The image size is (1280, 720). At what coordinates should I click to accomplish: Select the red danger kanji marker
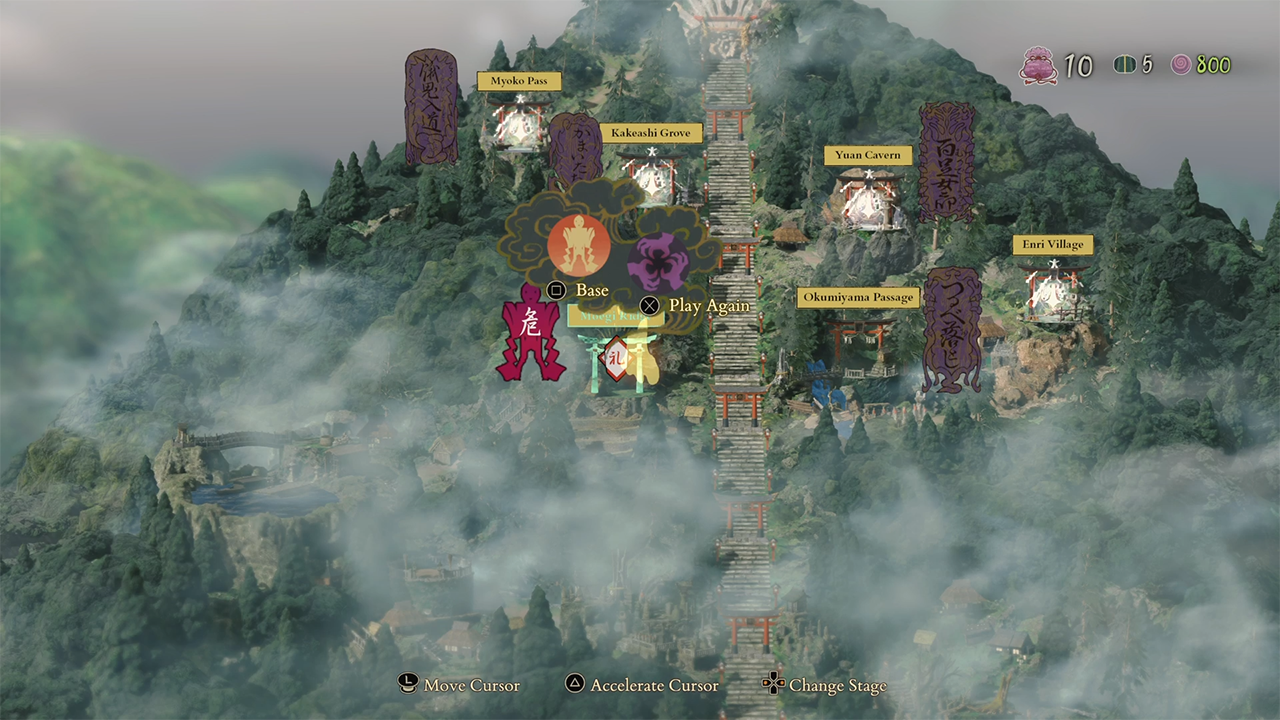pyautogui.click(x=530, y=332)
